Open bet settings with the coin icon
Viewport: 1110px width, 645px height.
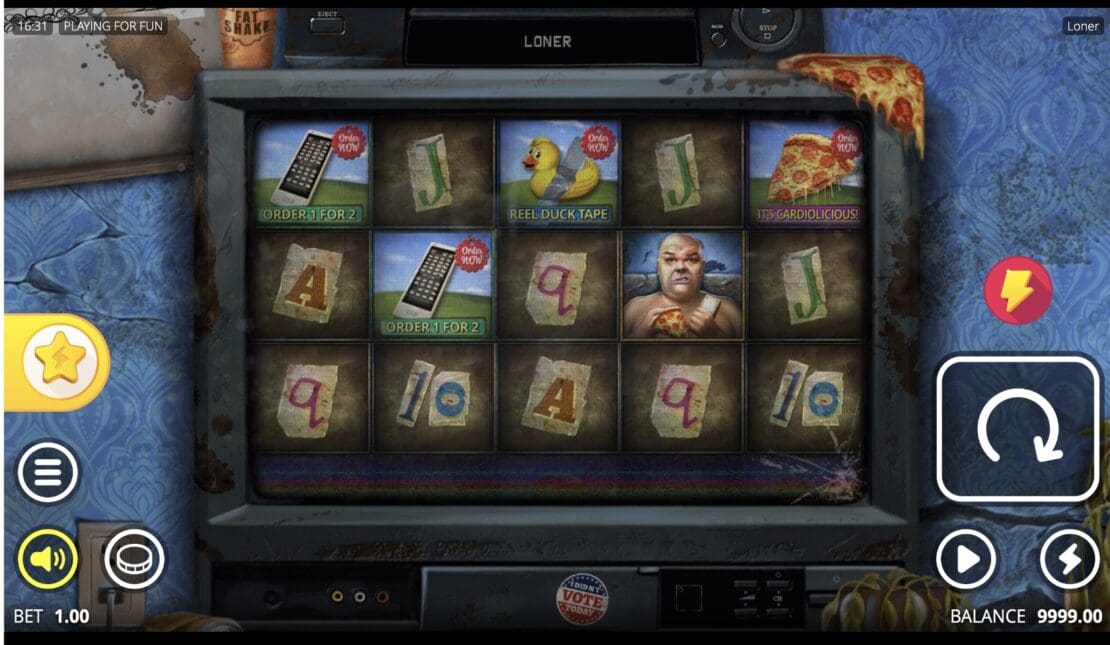(x=133, y=559)
